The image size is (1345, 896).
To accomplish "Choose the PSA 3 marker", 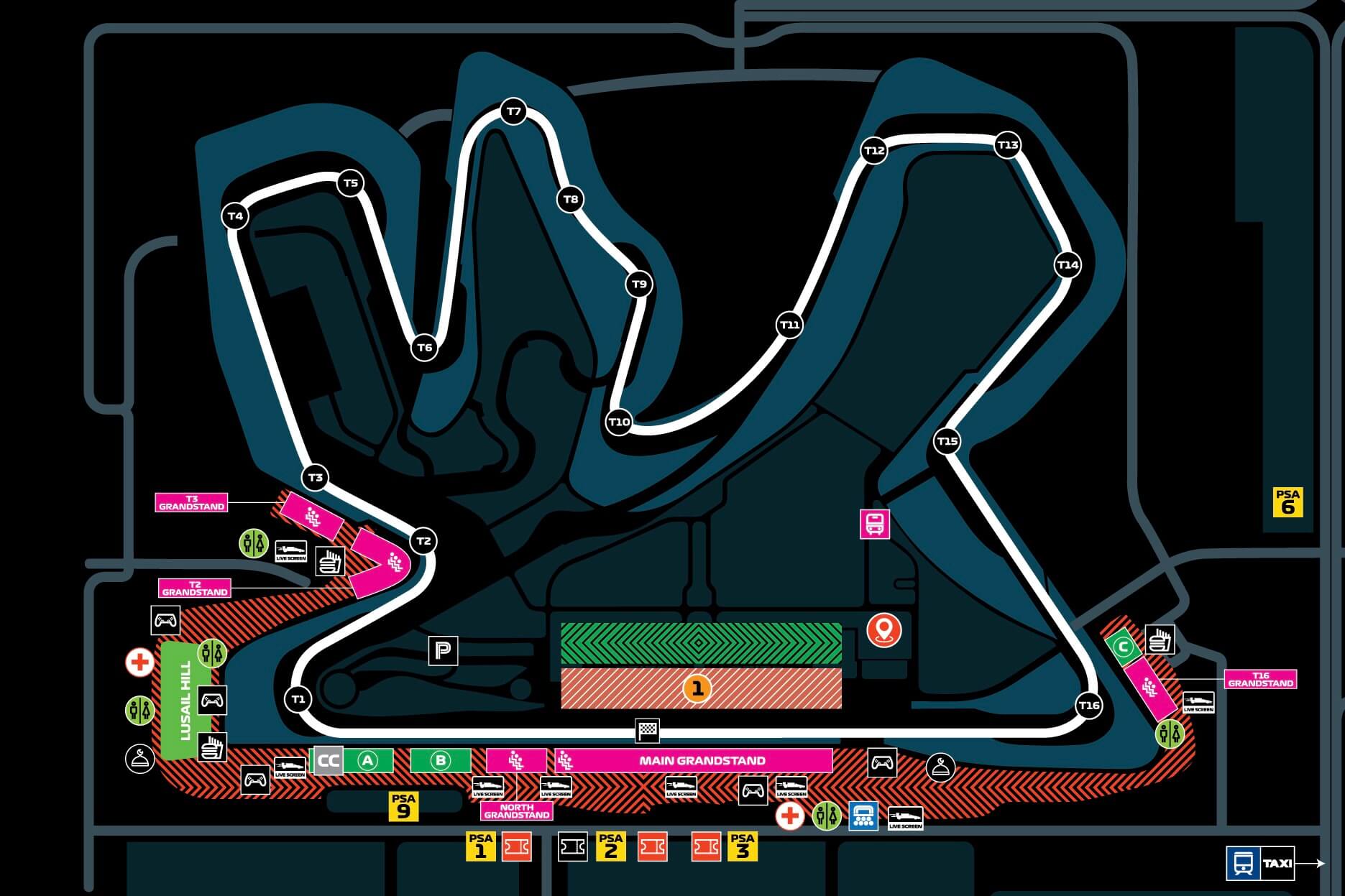I will pos(742,846).
